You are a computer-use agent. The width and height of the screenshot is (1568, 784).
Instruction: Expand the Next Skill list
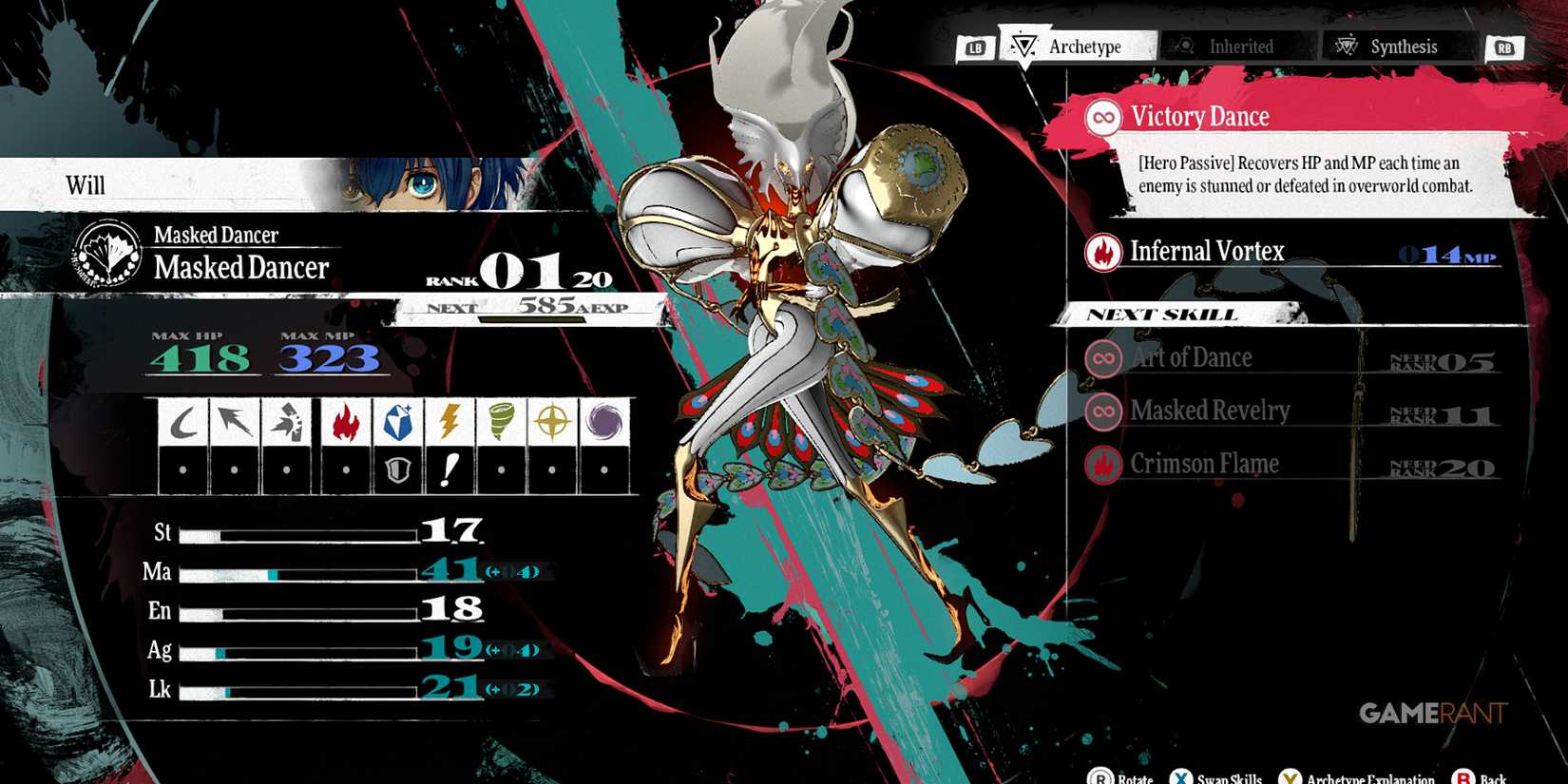(x=1161, y=314)
